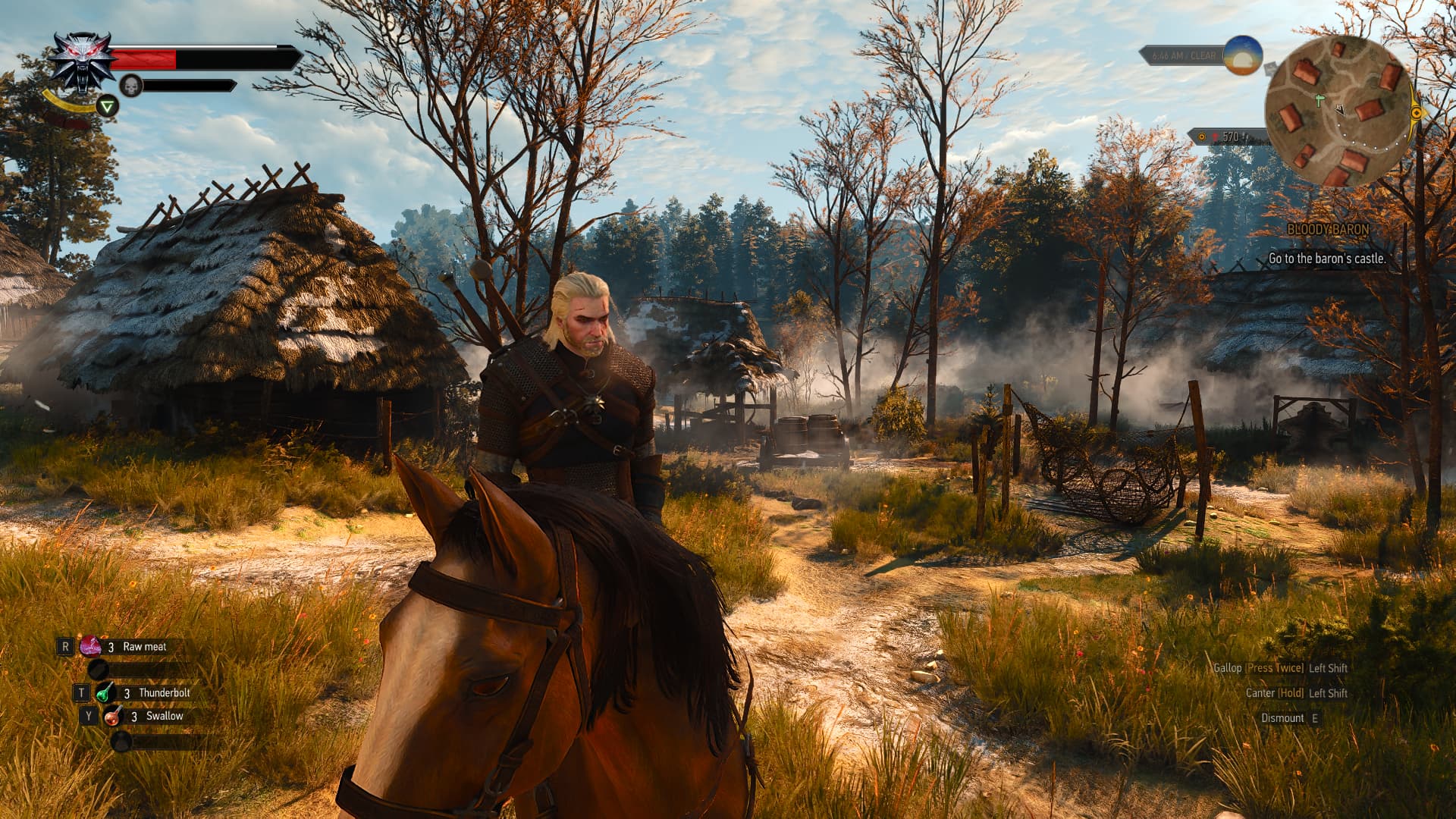Open the circular village minimap
The height and width of the screenshot is (819, 1456).
coord(1338,112)
